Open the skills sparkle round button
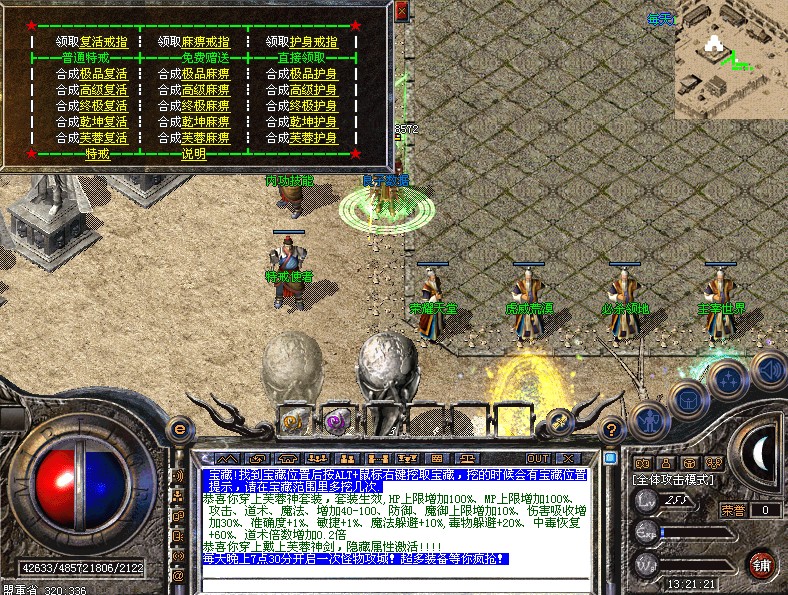This screenshot has height=595, width=788. (x=729, y=381)
